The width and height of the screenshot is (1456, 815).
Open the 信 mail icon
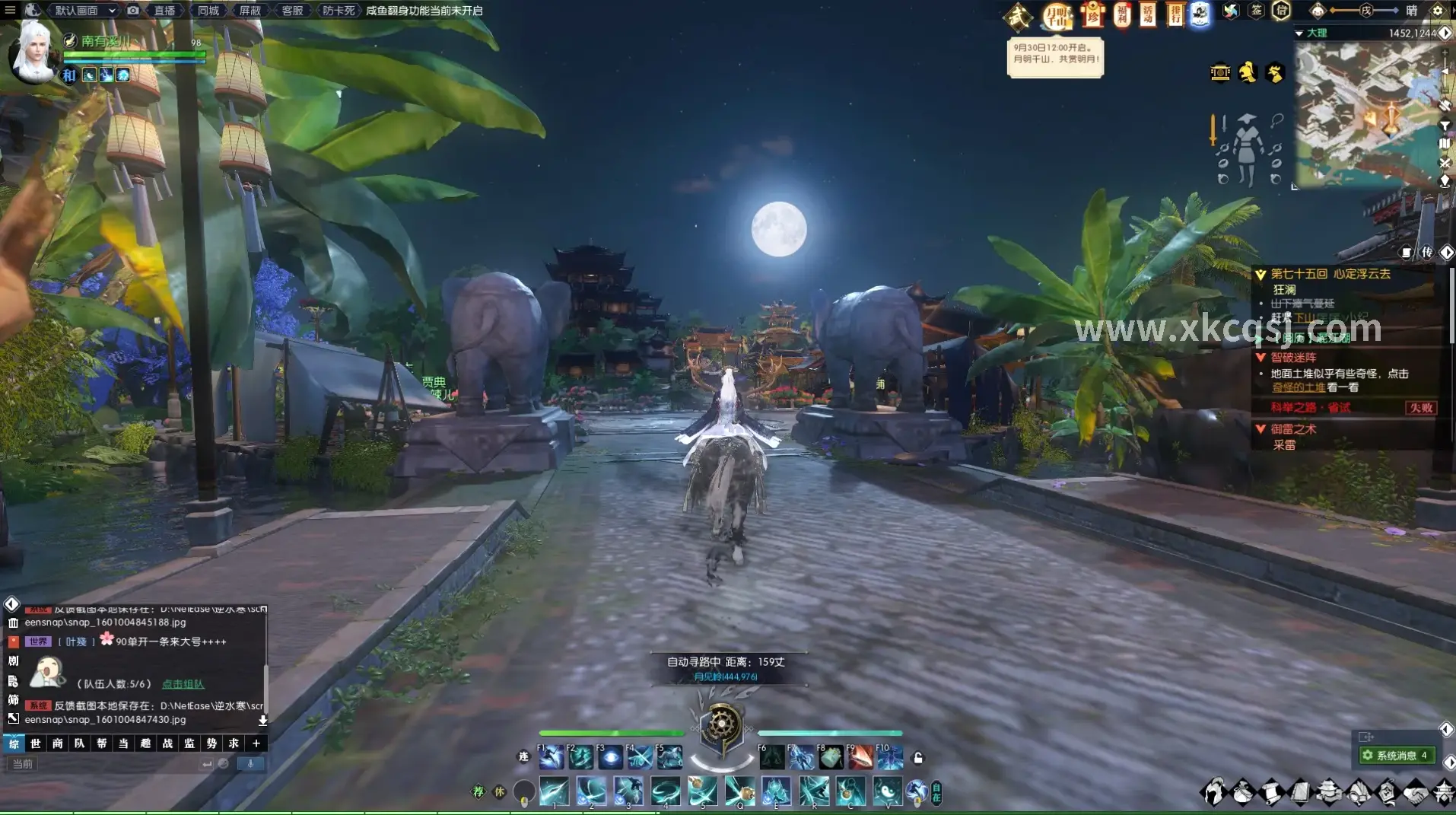pos(1282,11)
